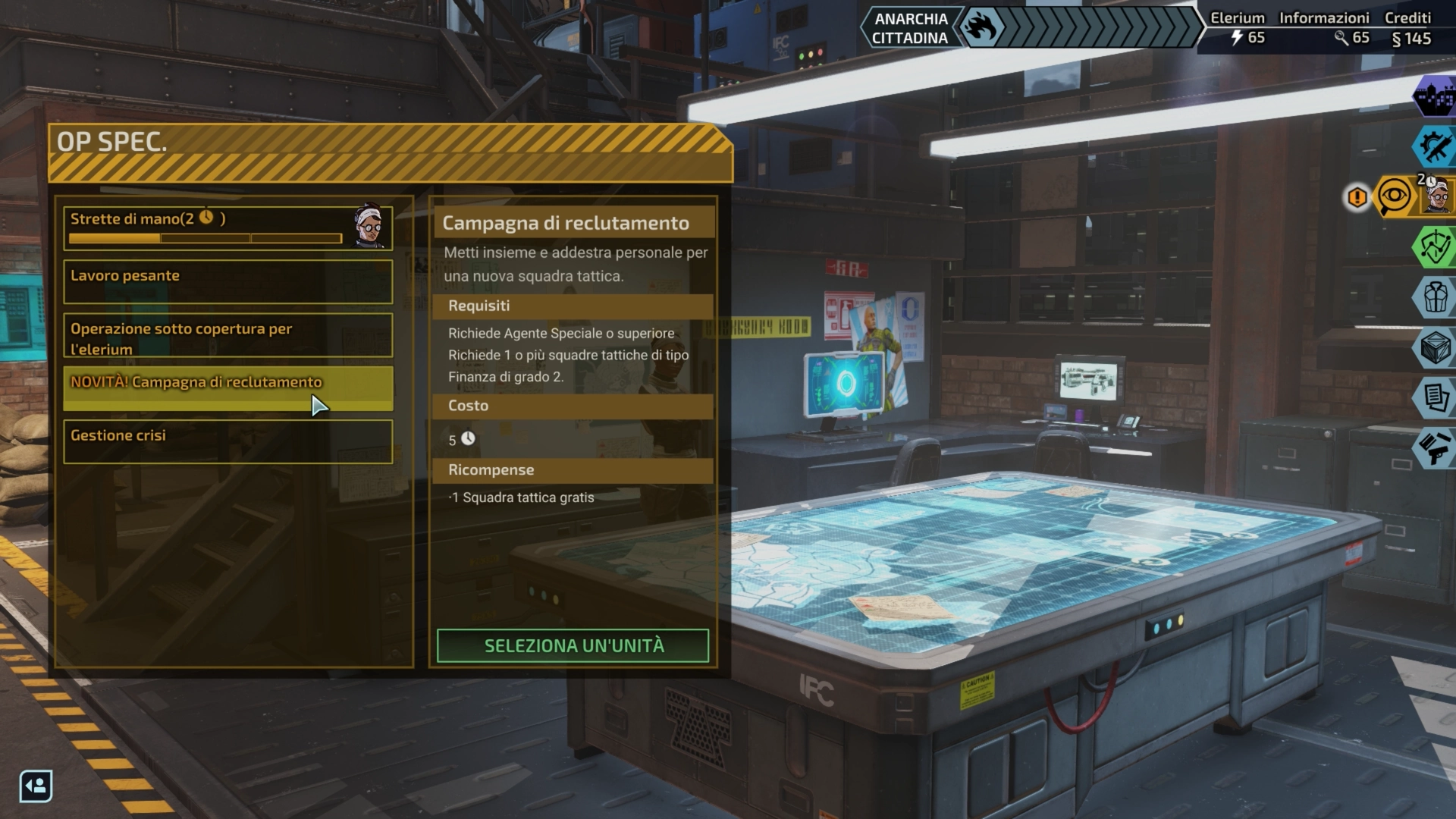Open the pistol scavenger market icon

(x=1435, y=447)
